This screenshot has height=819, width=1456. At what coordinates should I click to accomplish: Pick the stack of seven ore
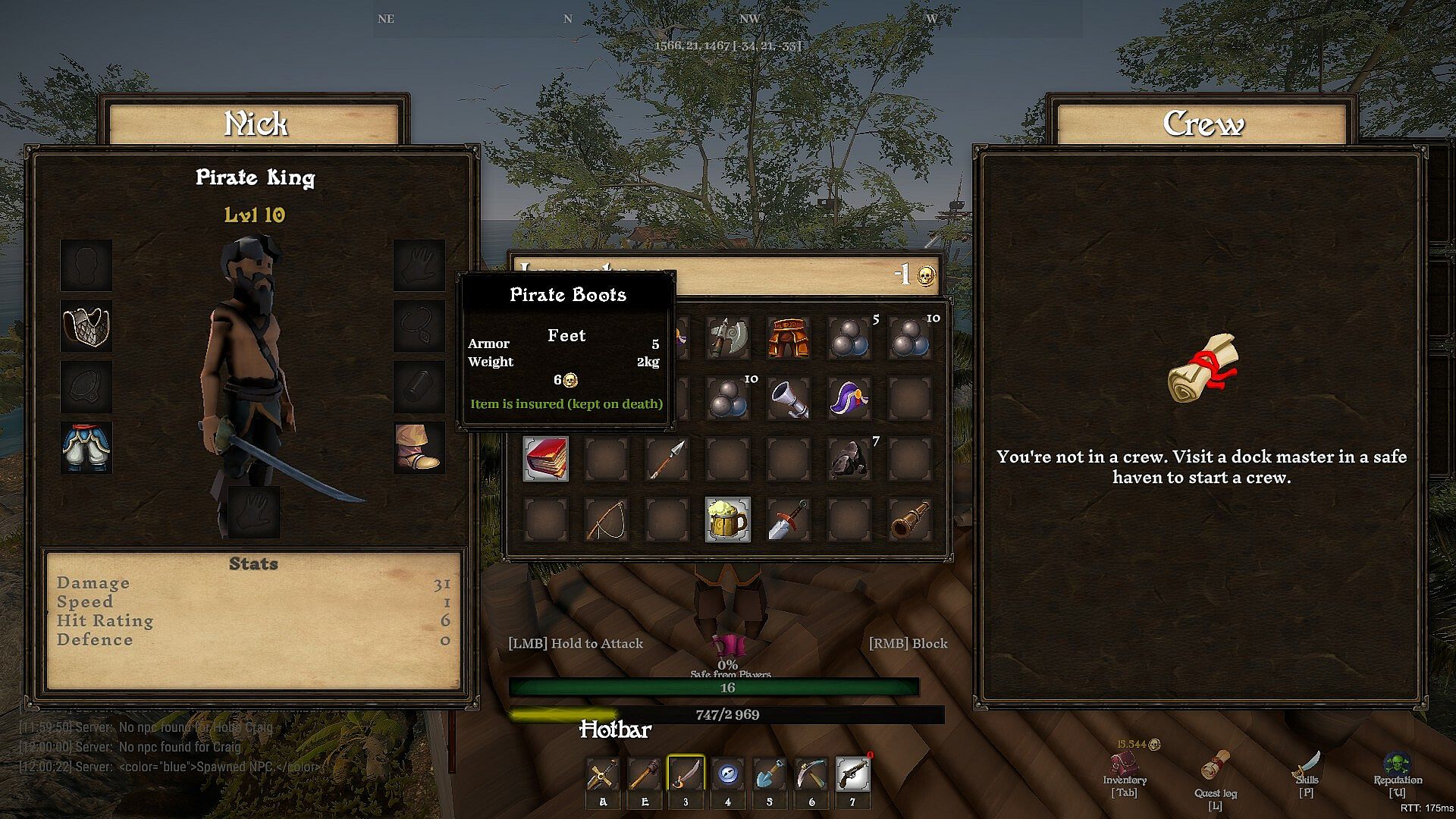[849, 459]
